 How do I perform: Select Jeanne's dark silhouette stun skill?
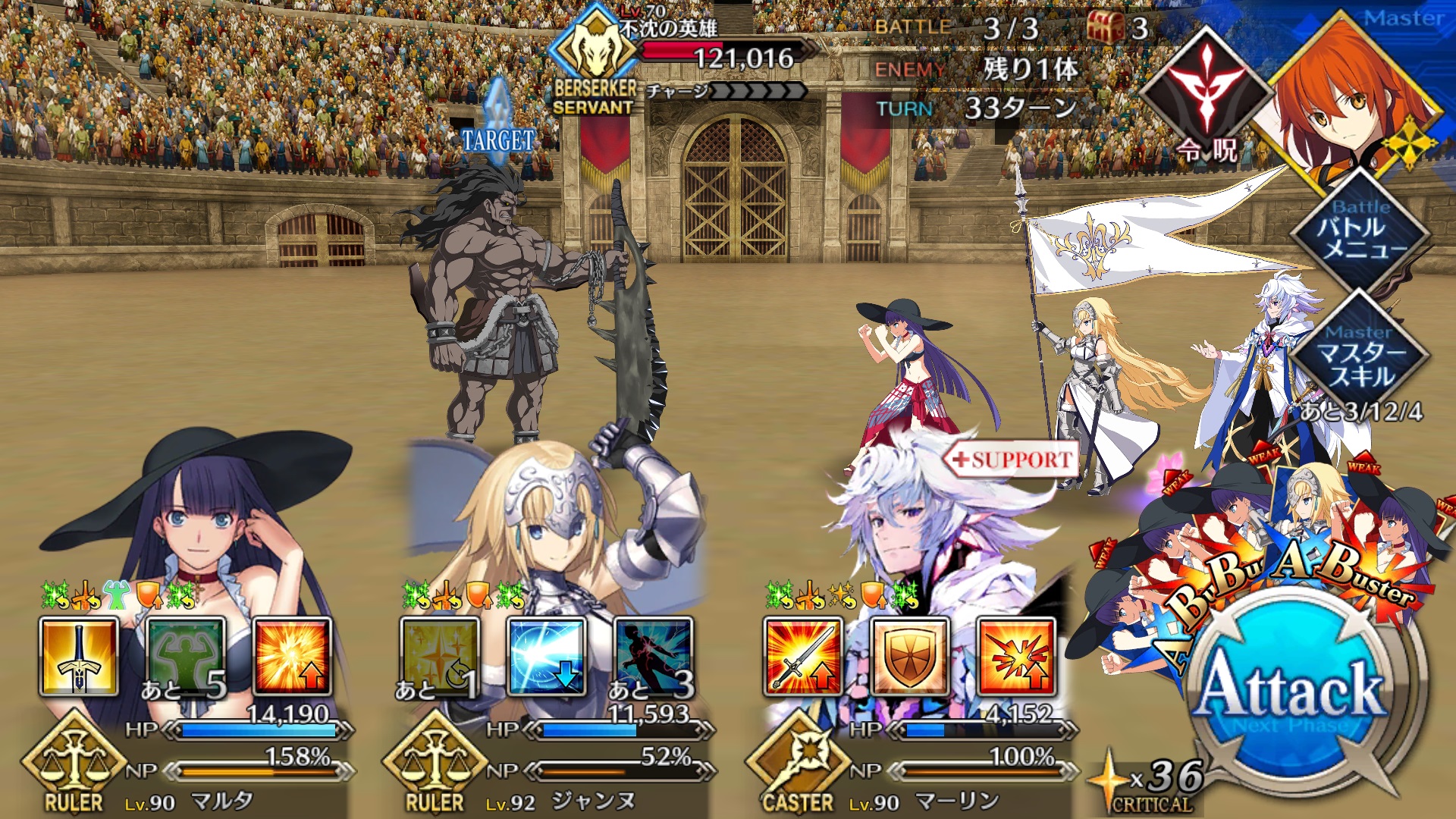[653, 657]
